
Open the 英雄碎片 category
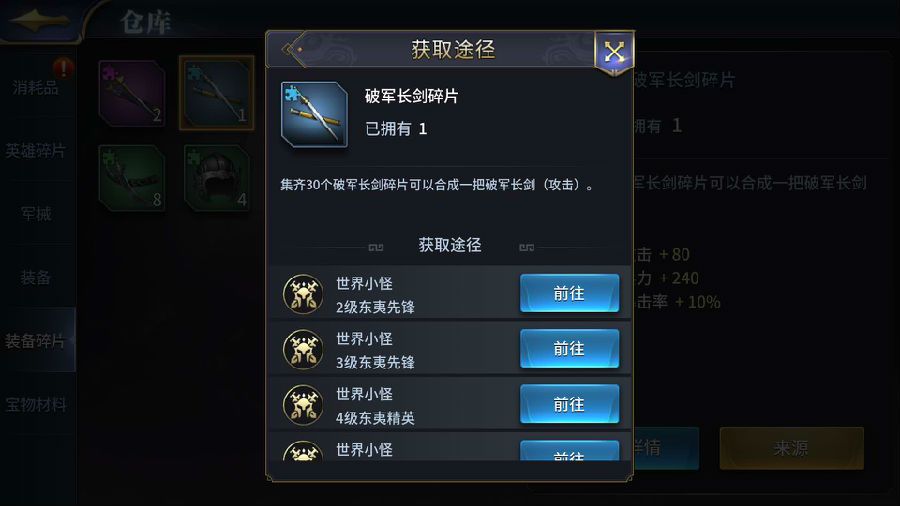[37, 151]
